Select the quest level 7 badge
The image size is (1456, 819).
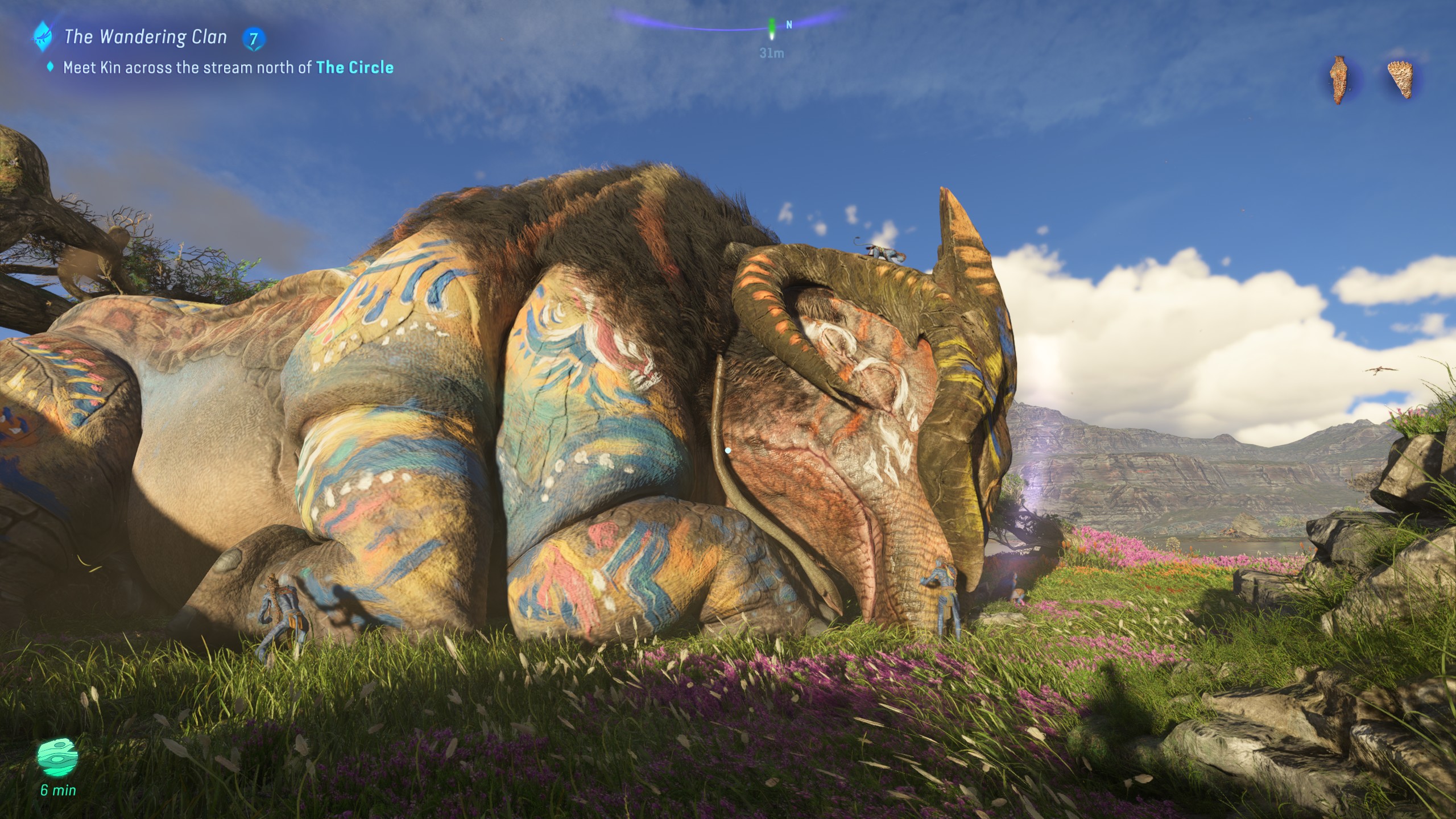(x=253, y=39)
